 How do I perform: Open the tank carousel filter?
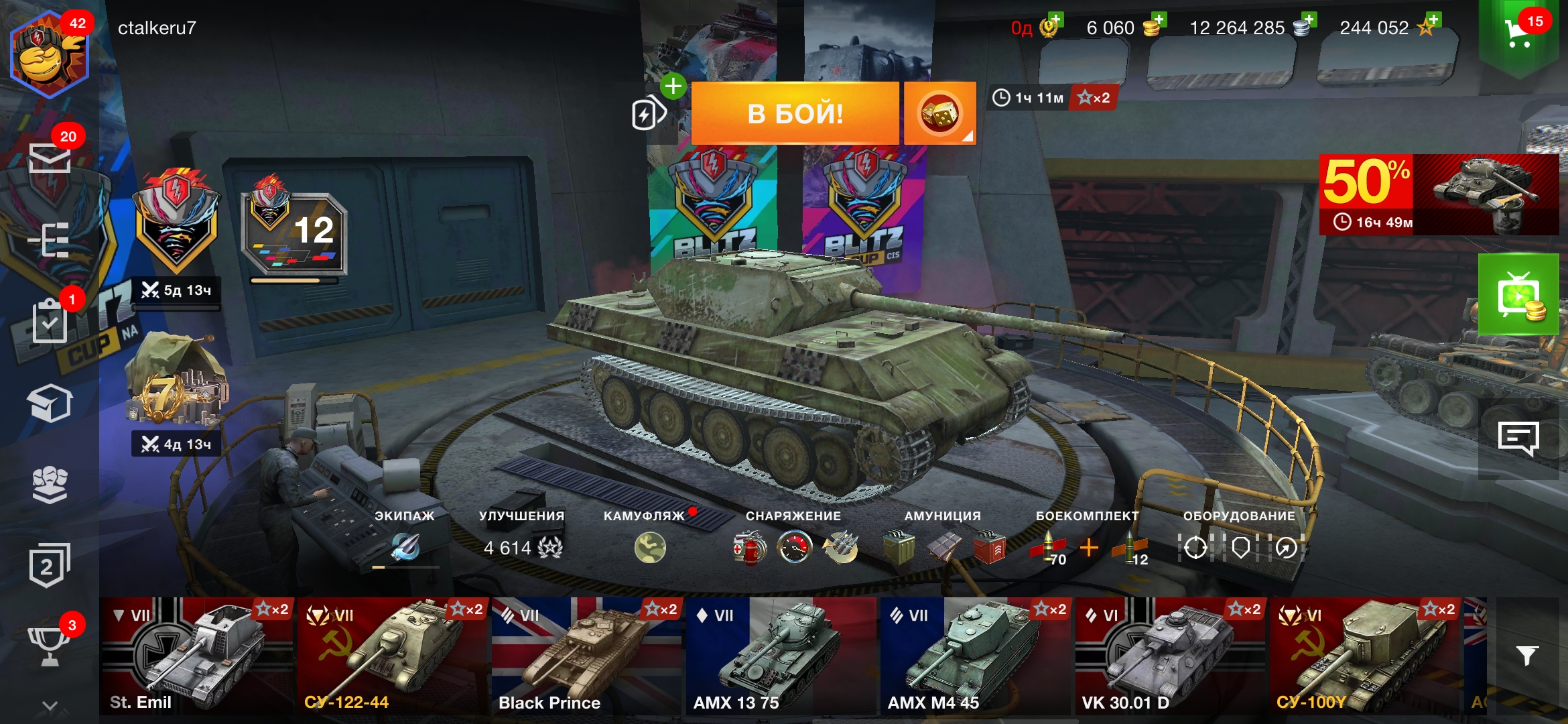tap(1527, 655)
